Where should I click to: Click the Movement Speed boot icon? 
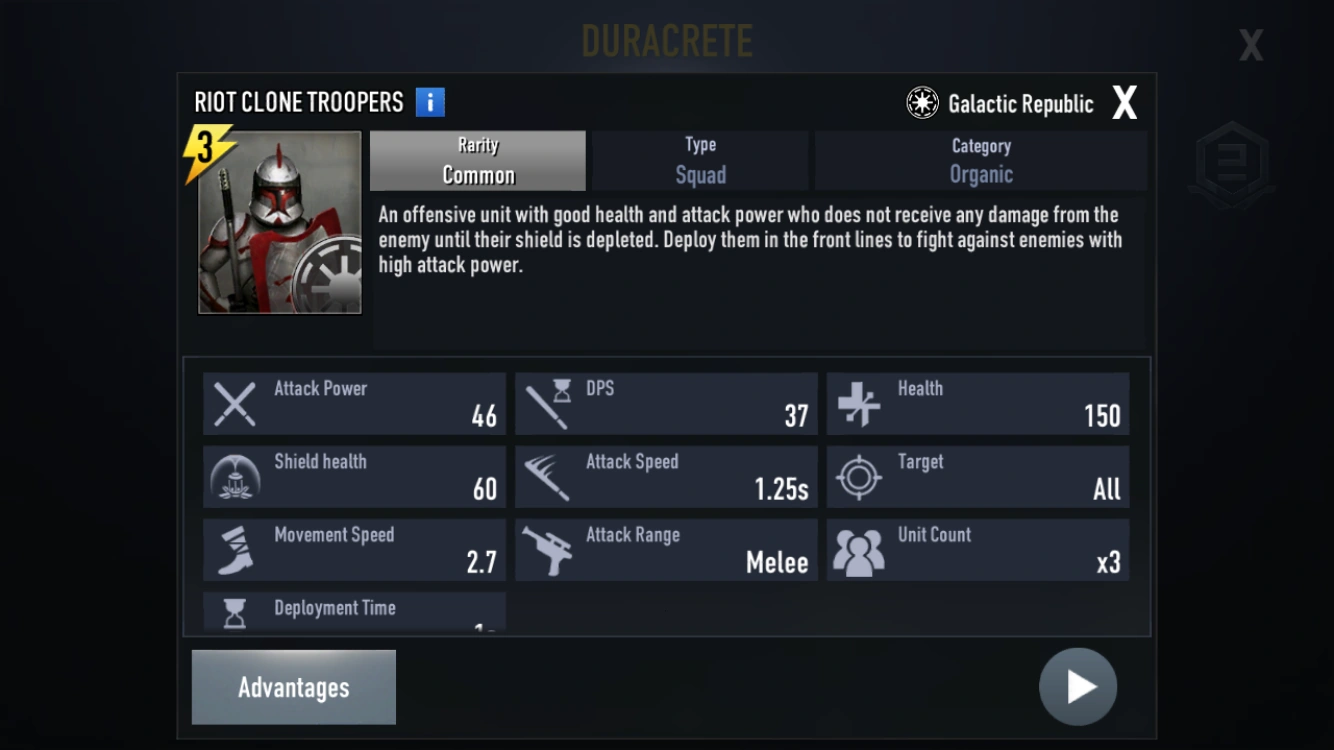pos(234,549)
